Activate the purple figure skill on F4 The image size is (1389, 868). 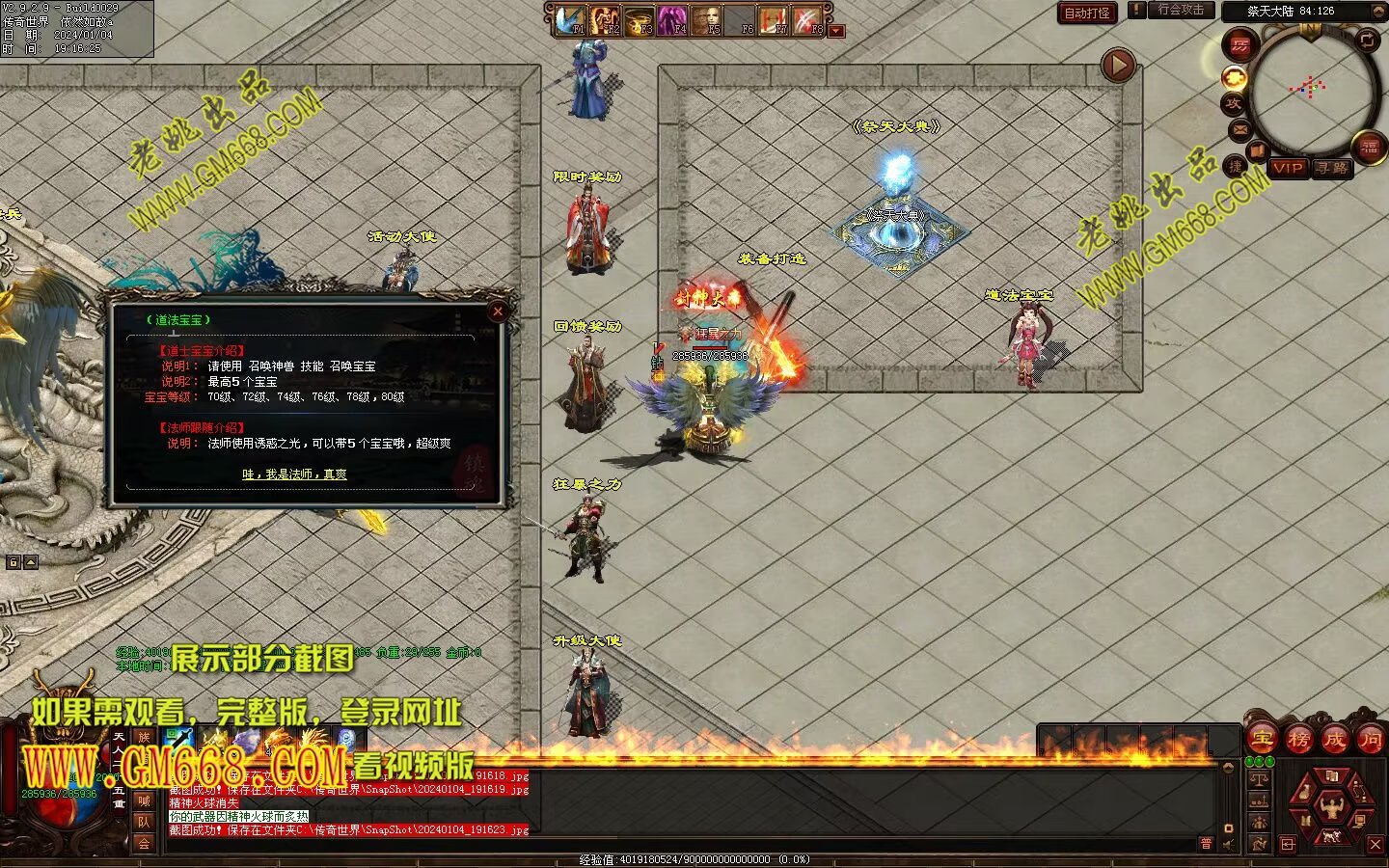tap(672, 20)
